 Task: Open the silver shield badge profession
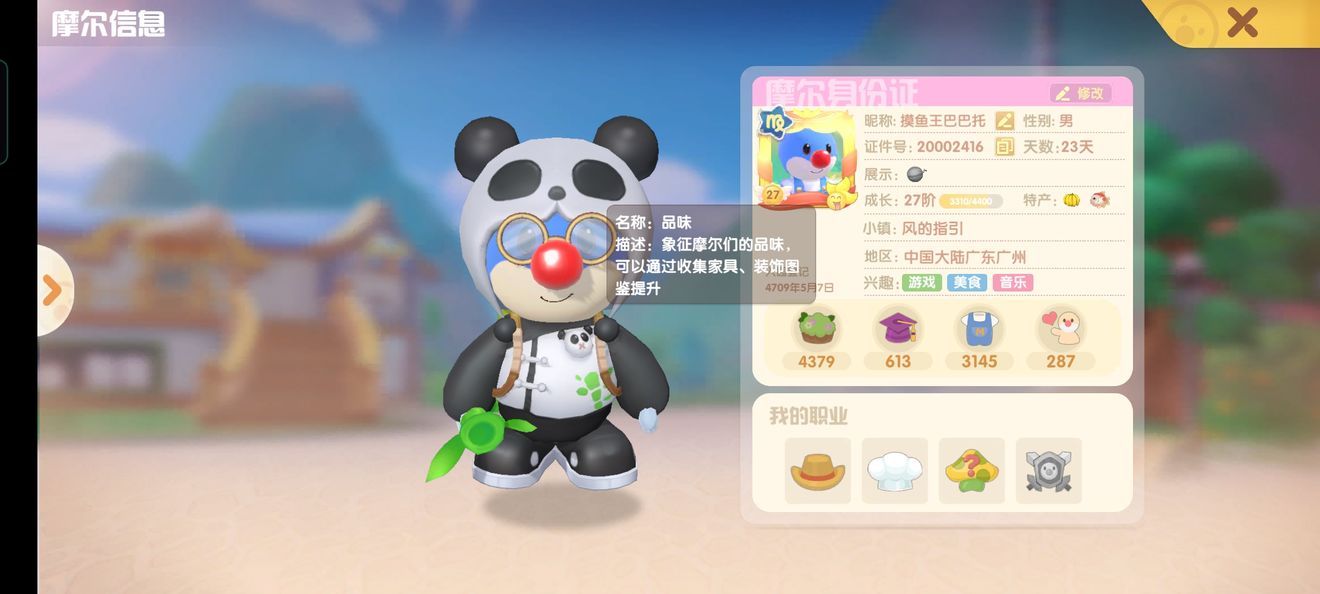(x=1049, y=471)
